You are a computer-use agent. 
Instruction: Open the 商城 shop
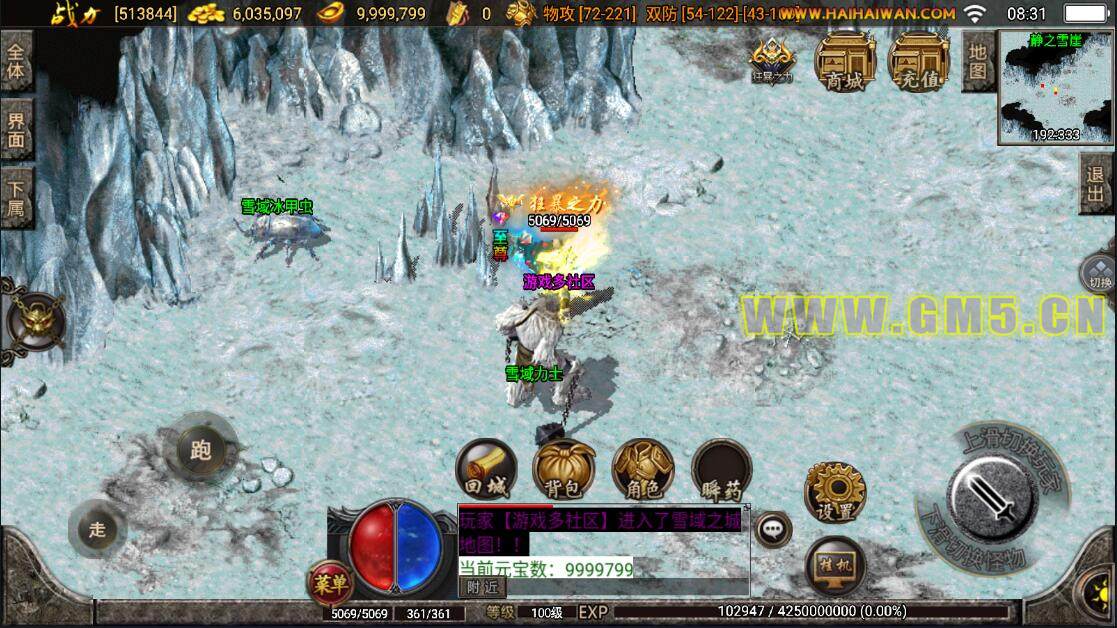(x=843, y=60)
